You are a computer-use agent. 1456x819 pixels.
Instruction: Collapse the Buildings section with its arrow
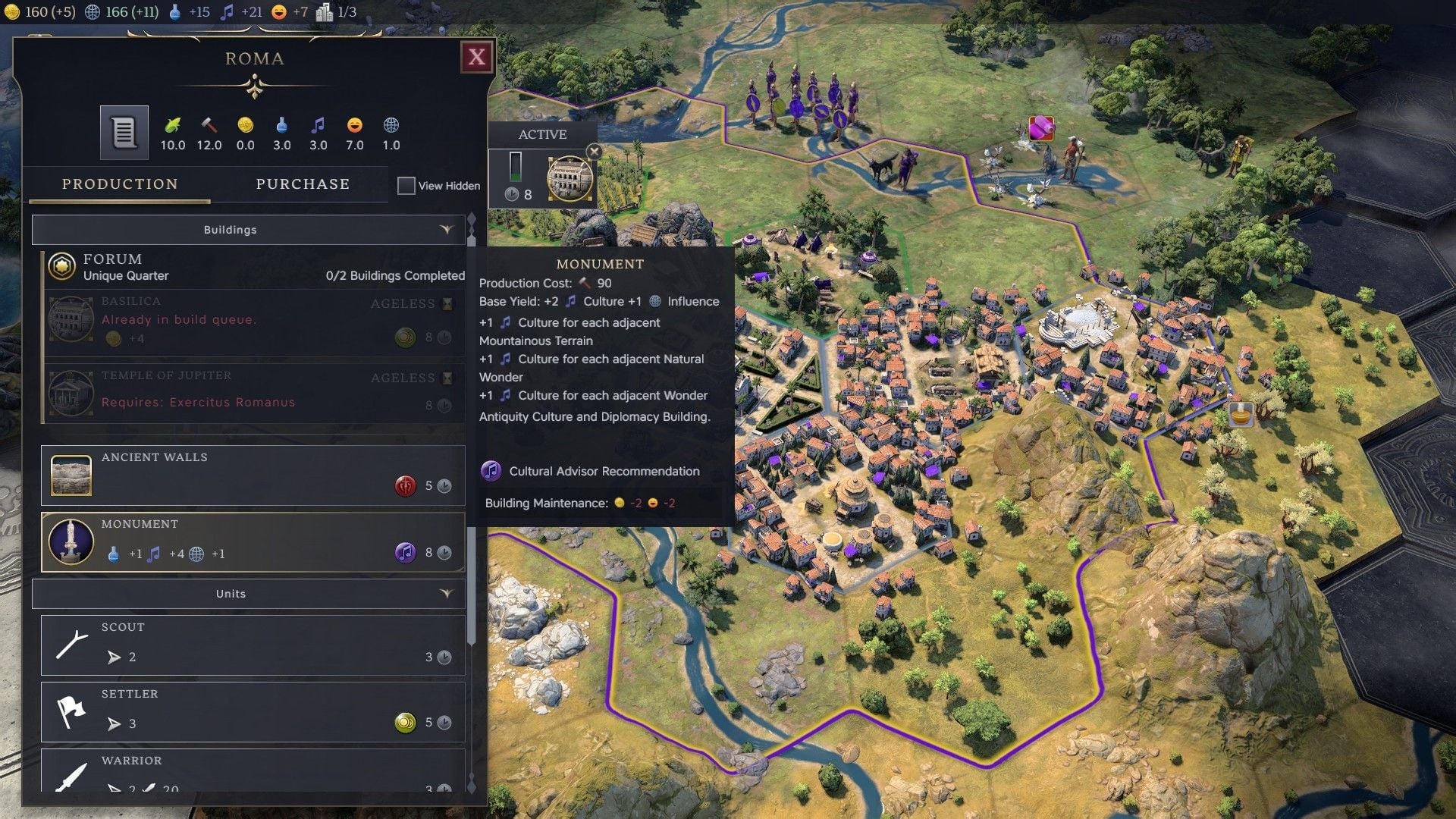[446, 229]
